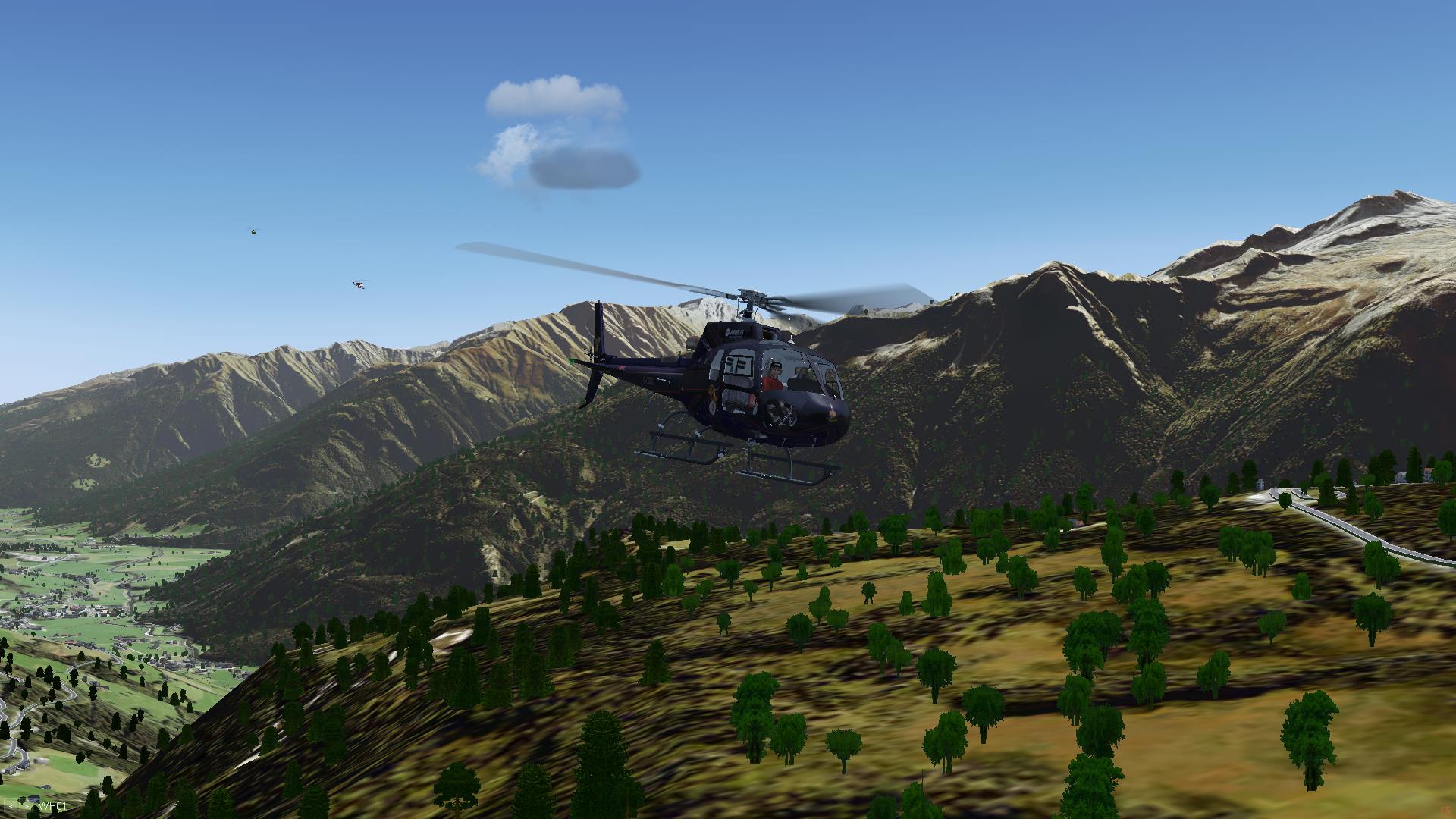The image size is (1456, 819).
Task: Click the left arrow beside WF01
Action: point(11,806)
